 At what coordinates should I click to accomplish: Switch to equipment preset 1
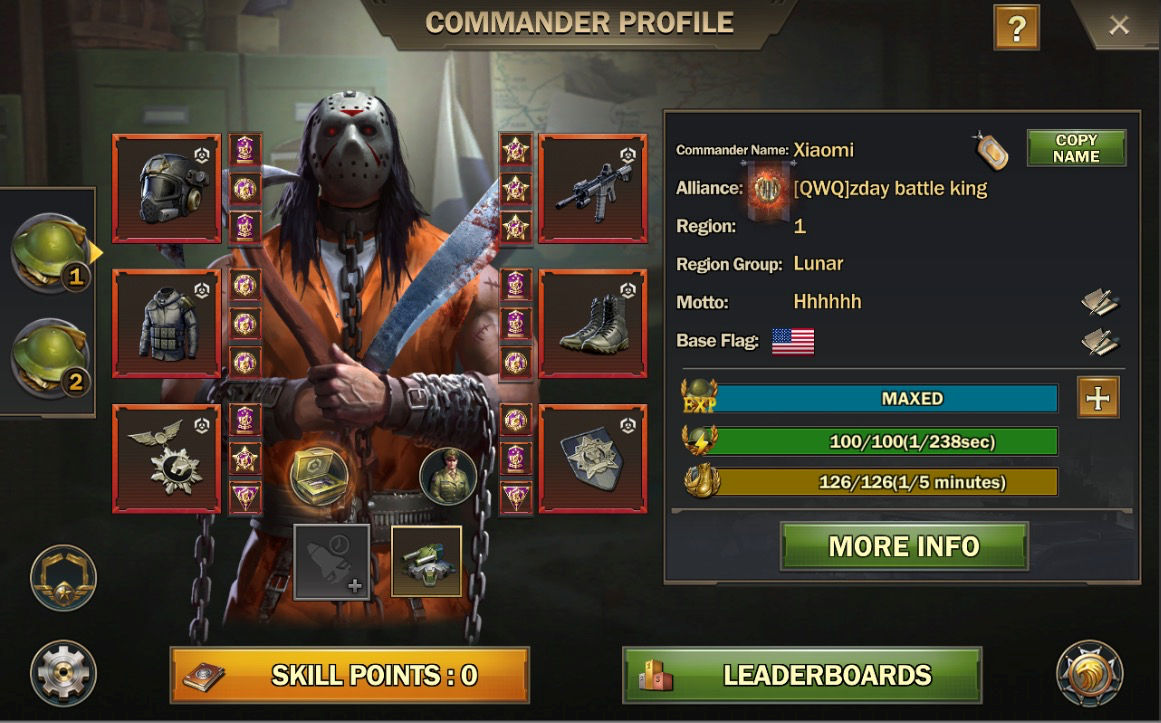point(50,252)
